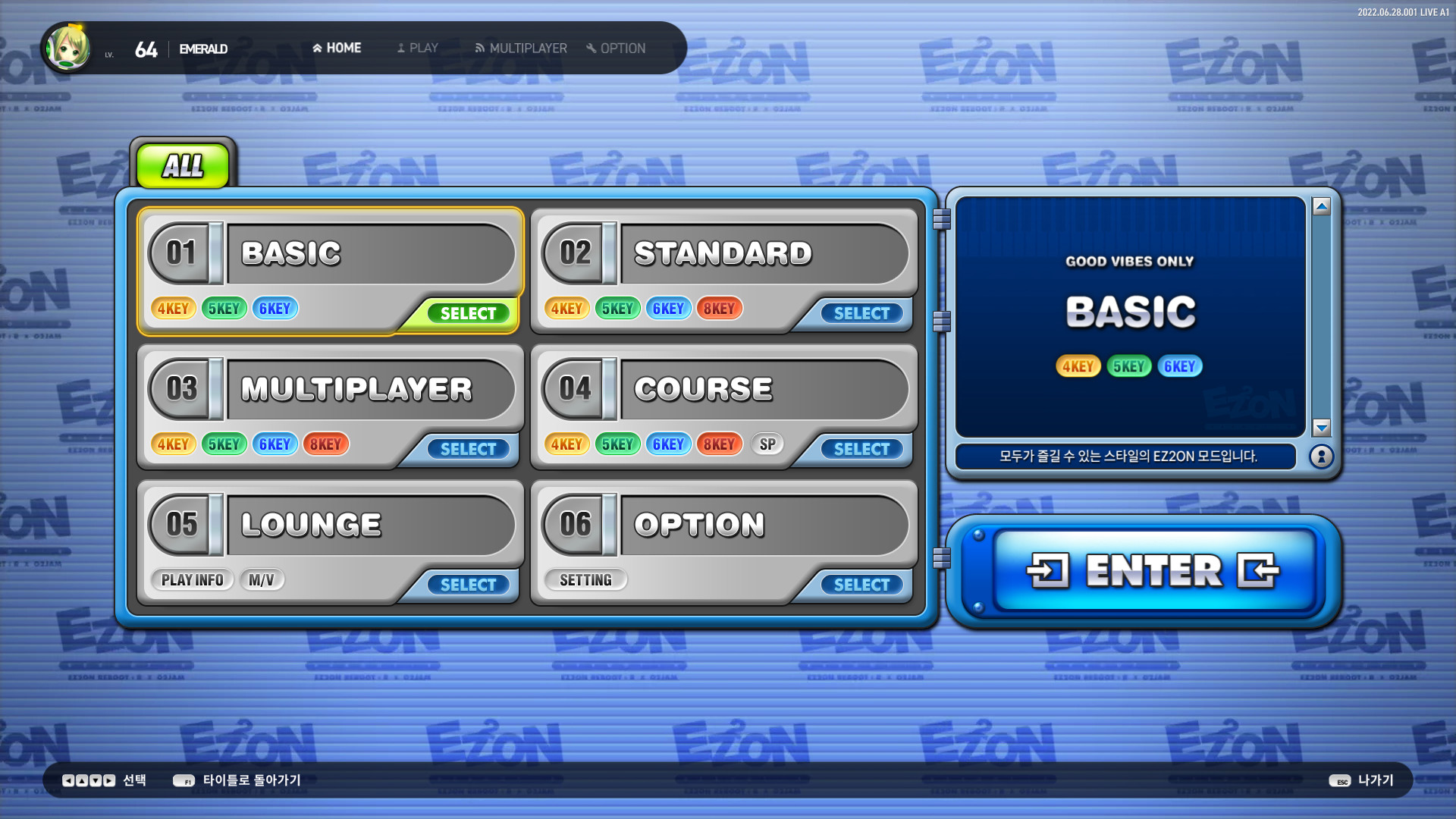Click profile icon beside the mode description panel

point(1321,456)
